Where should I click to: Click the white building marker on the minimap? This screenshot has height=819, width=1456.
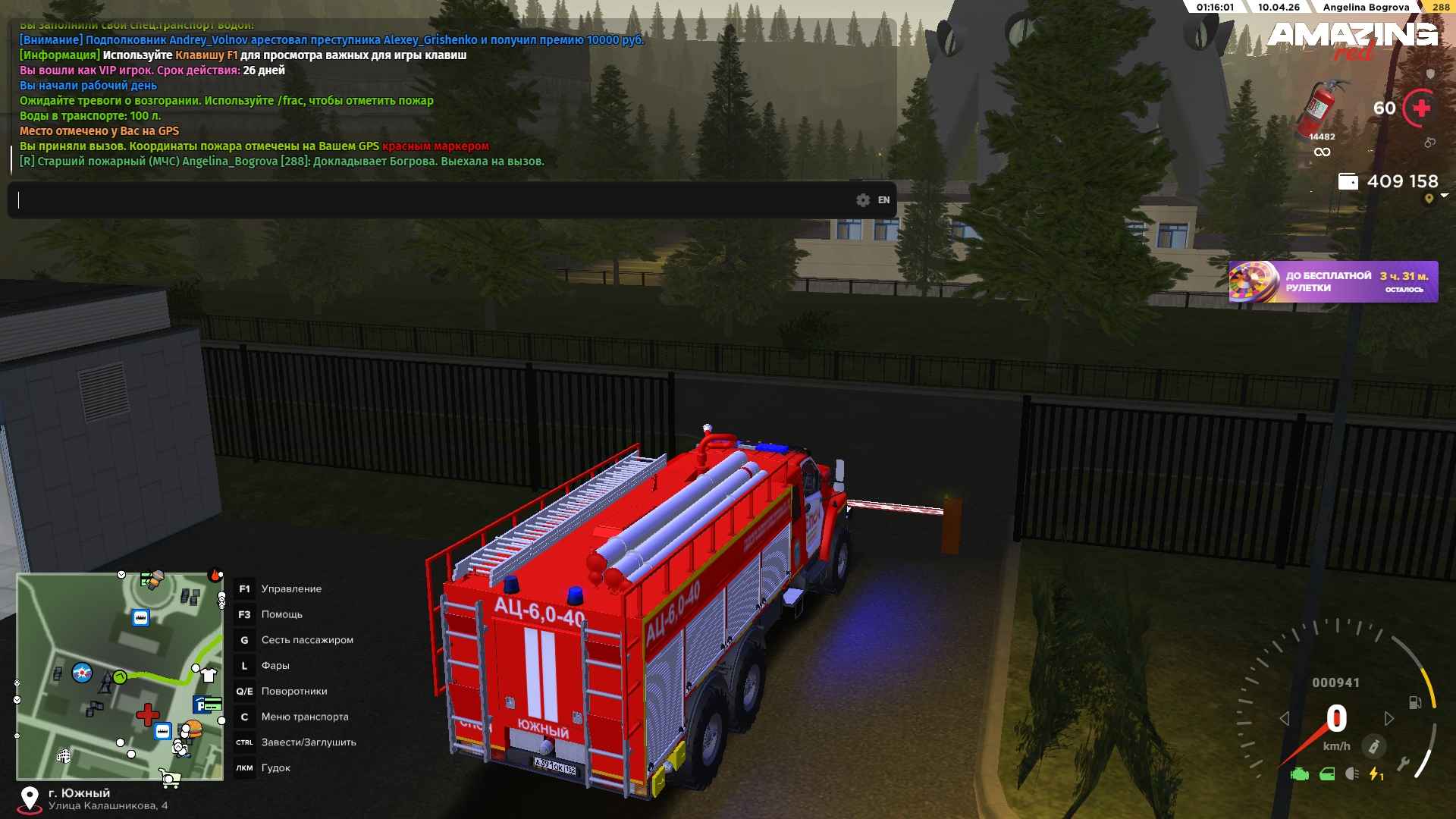(64, 755)
